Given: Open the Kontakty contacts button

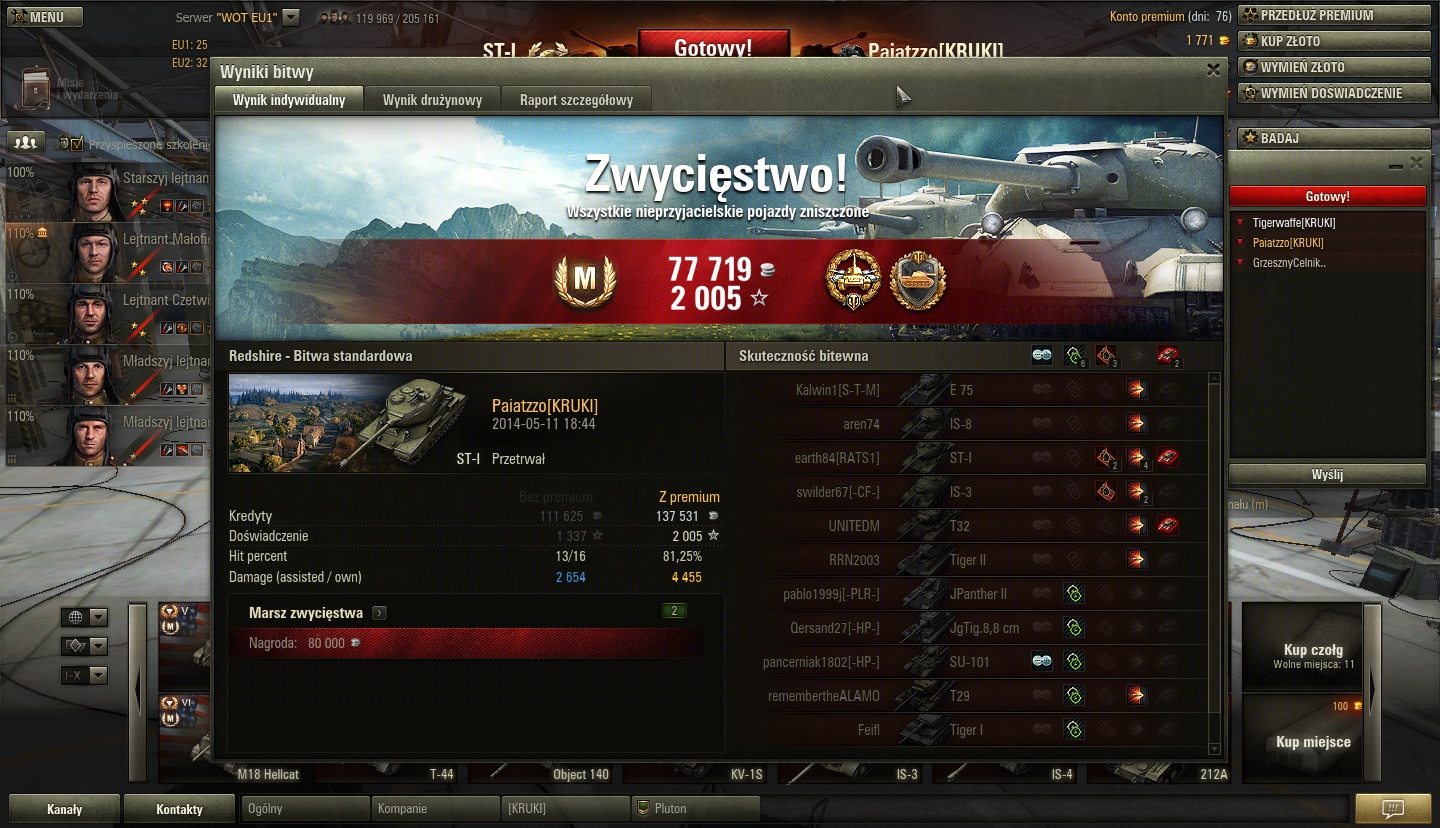Looking at the screenshot, I should pos(179,809).
